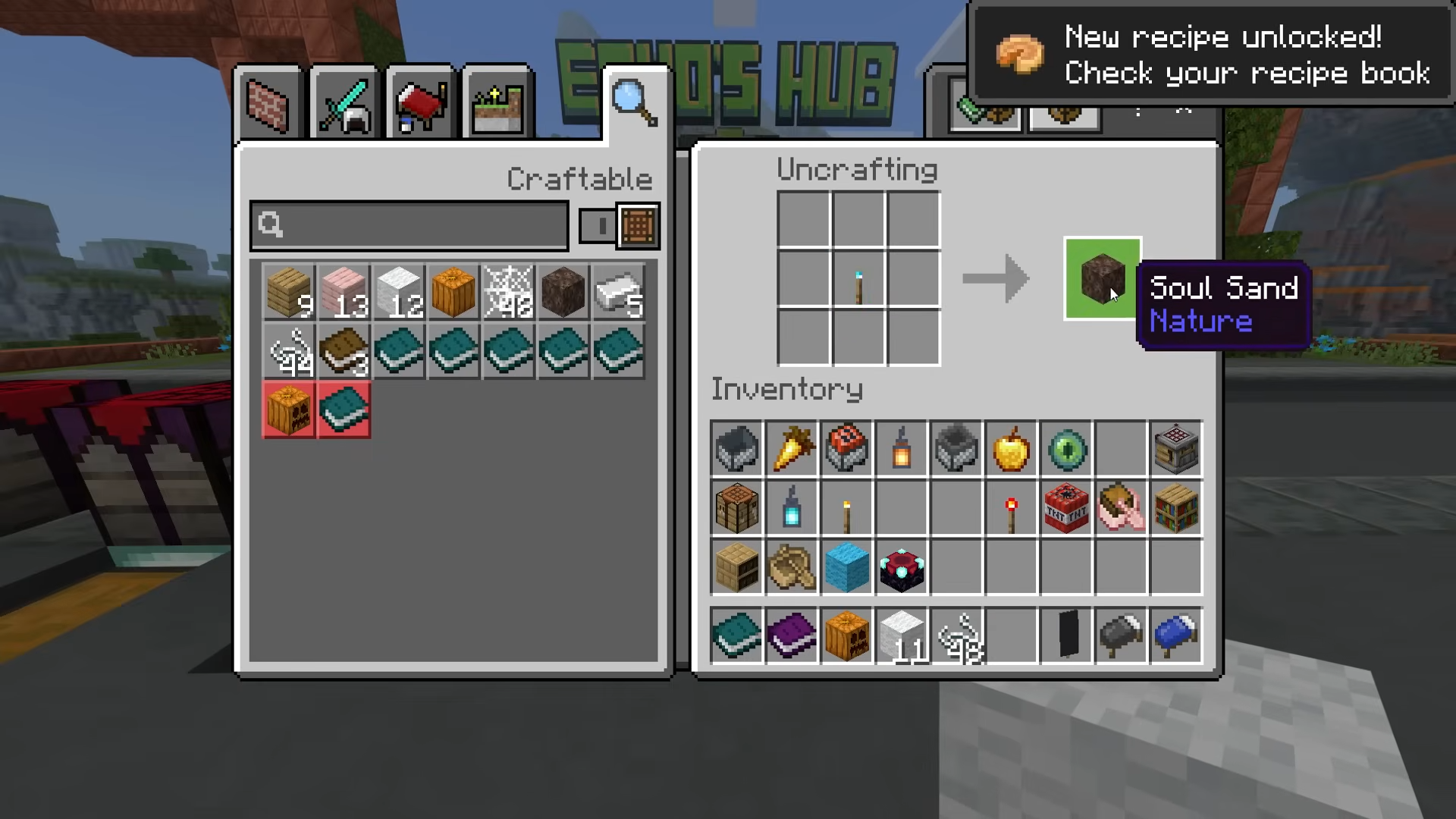This screenshot has width=1456, height=819.
Task: Switch to the Nature grass block tab
Action: 497,105
